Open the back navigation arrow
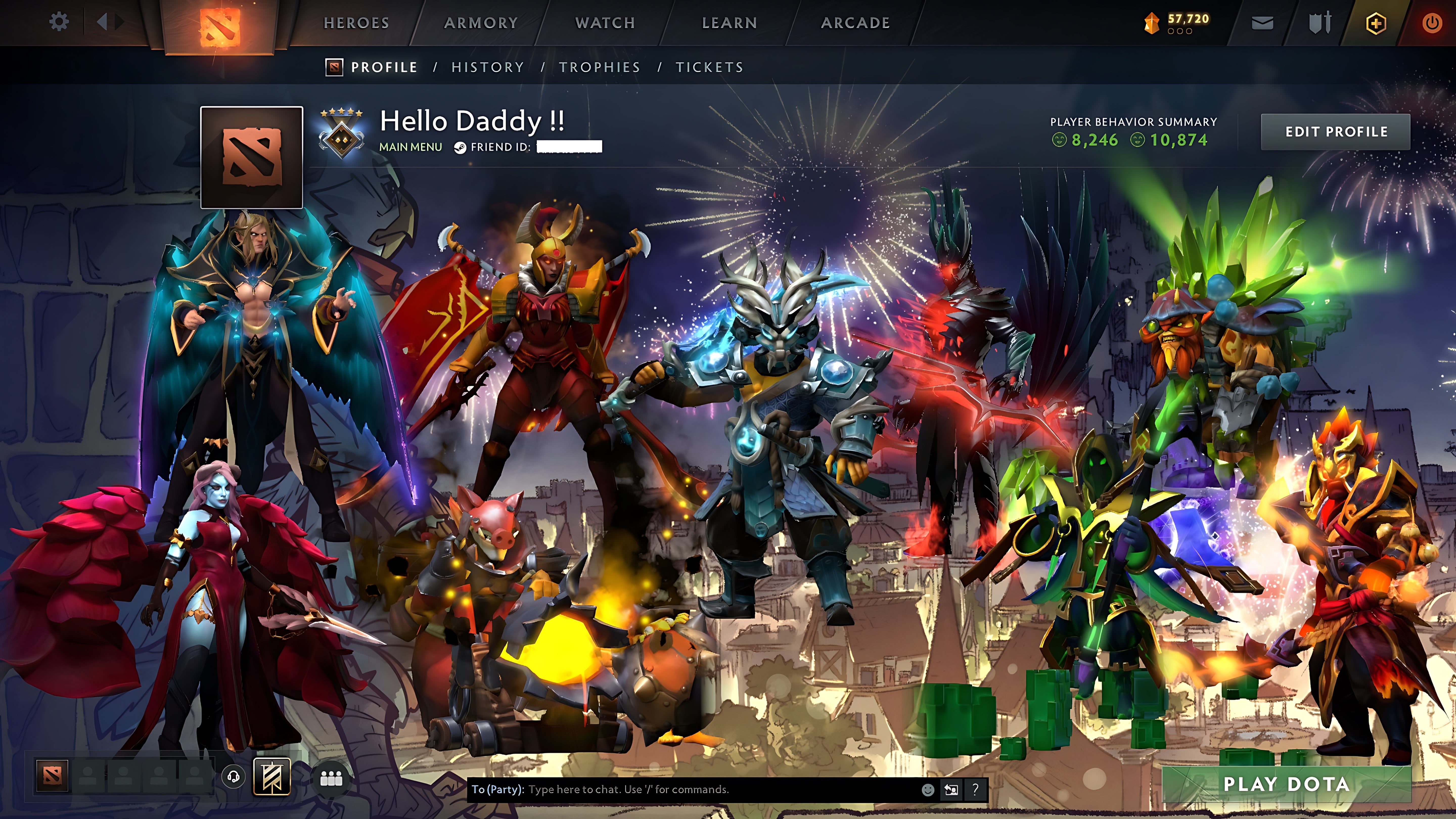The image size is (1456, 819). pyautogui.click(x=102, y=22)
